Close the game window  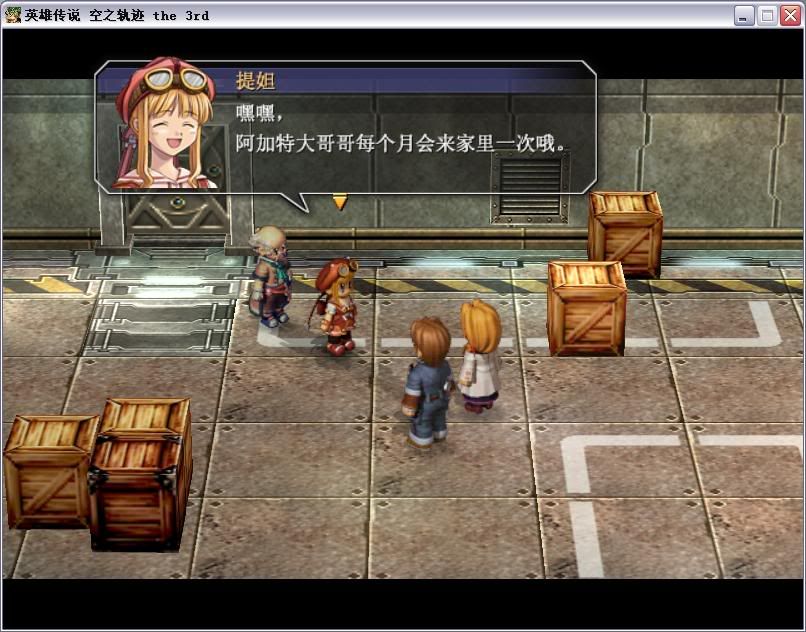(790, 15)
